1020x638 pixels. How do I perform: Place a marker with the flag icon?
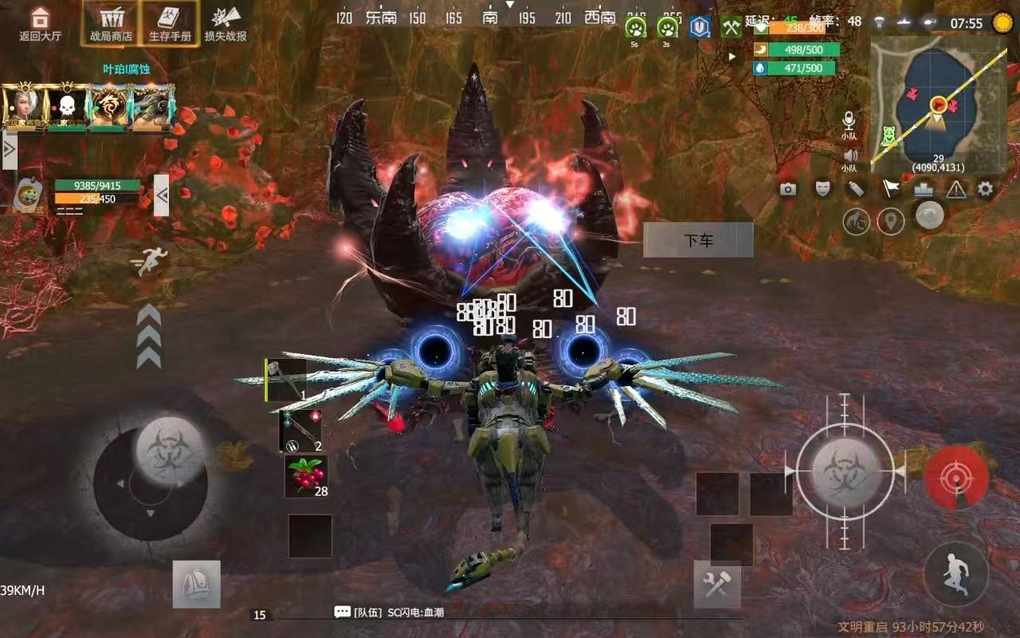(x=889, y=189)
